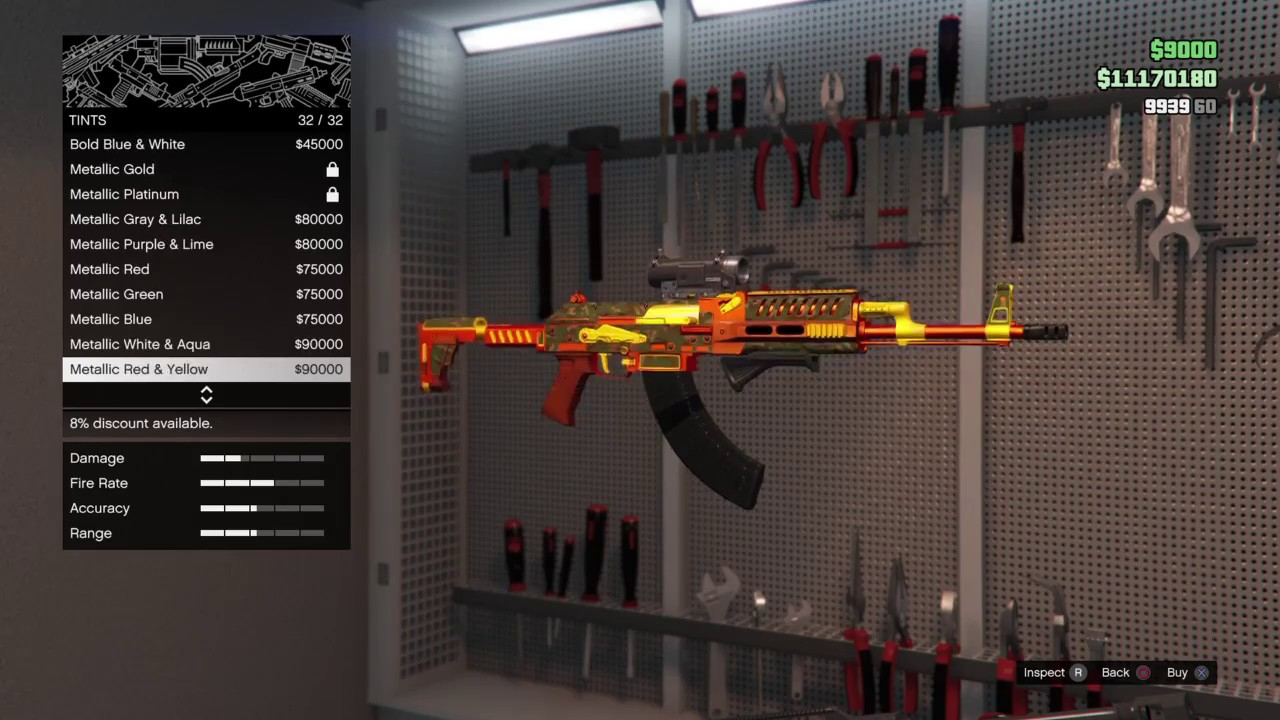
Task: Click Buy to purchase the tint
Action: coord(1177,672)
